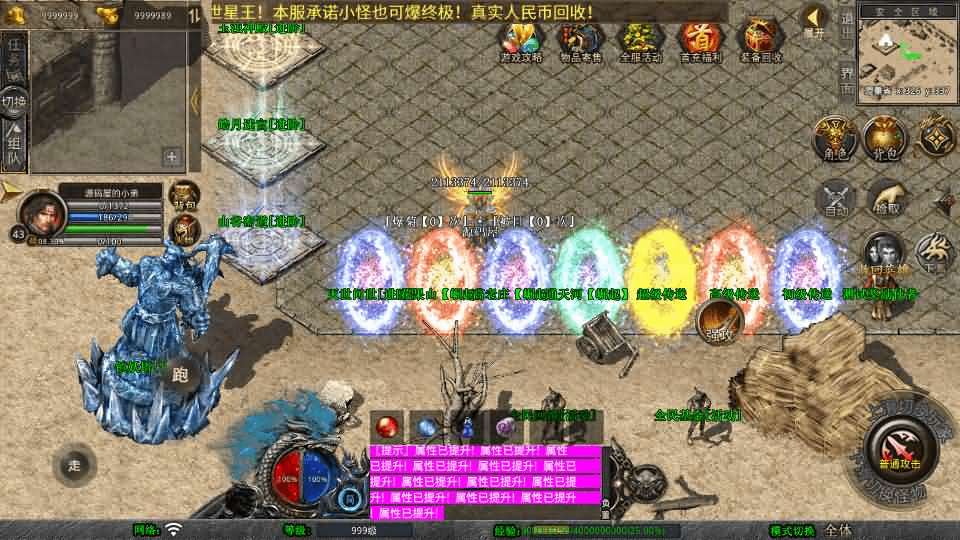Image resolution: width=960 pixels, height=540 pixels.
Task: Open the round 背包 bag button beside 角色
Action: [882, 138]
